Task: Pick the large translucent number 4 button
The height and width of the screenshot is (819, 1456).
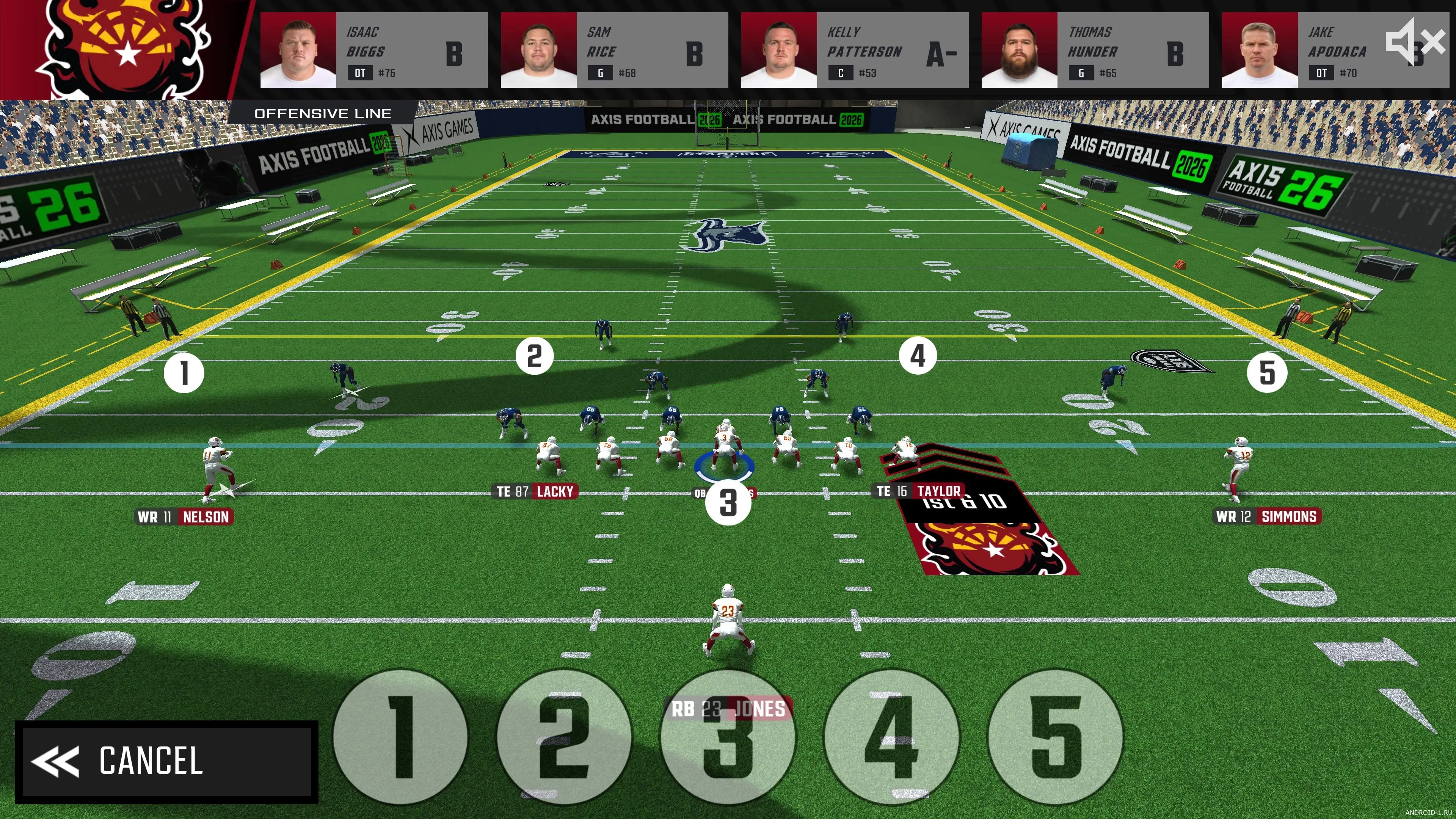Action: (891, 736)
